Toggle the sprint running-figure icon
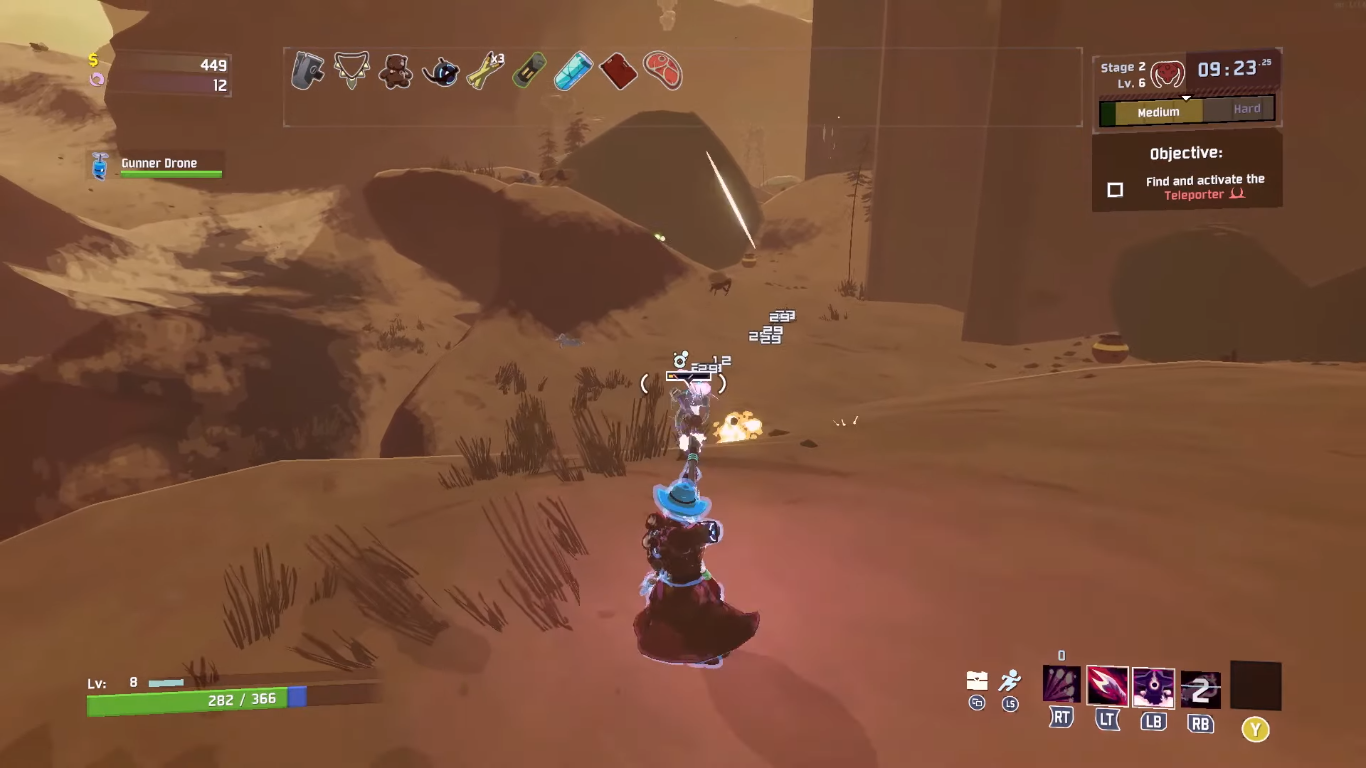Screen dimensions: 1366x768 click(1010, 681)
